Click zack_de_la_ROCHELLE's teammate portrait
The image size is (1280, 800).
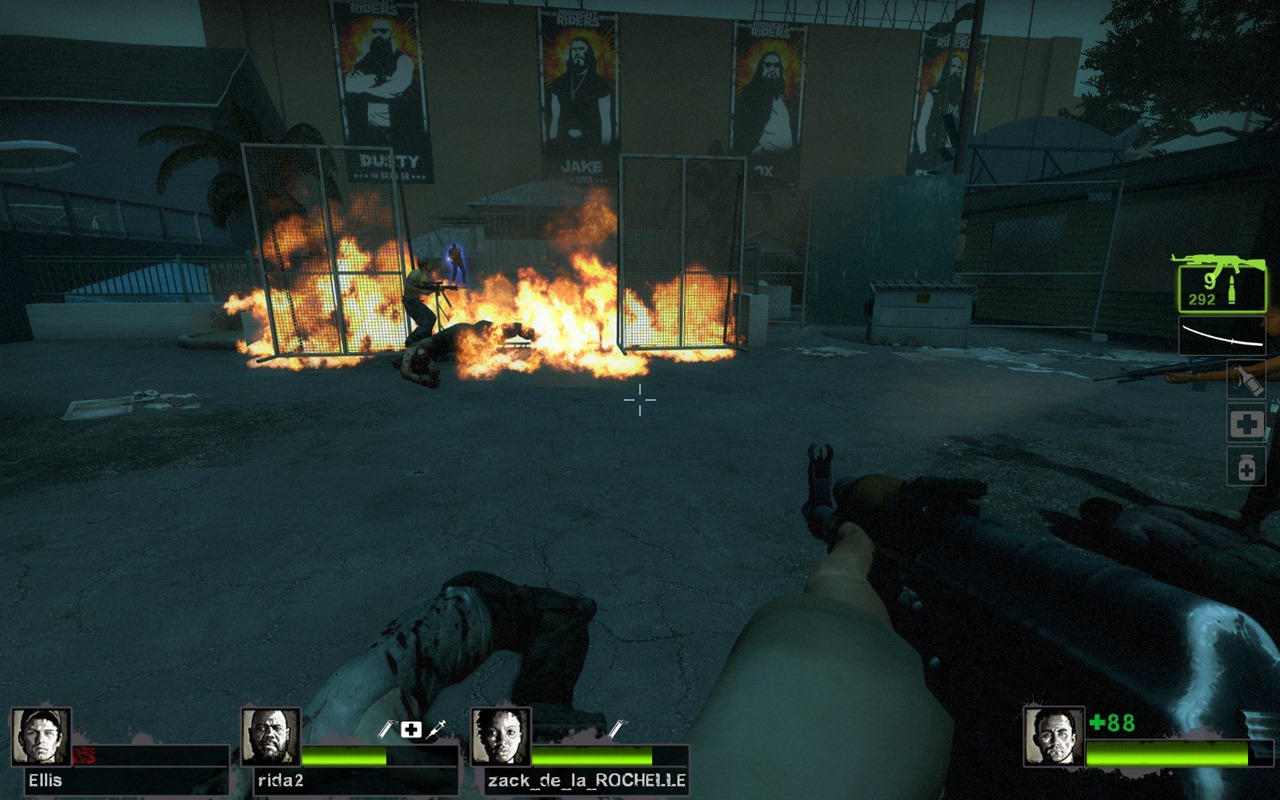click(x=500, y=737)
